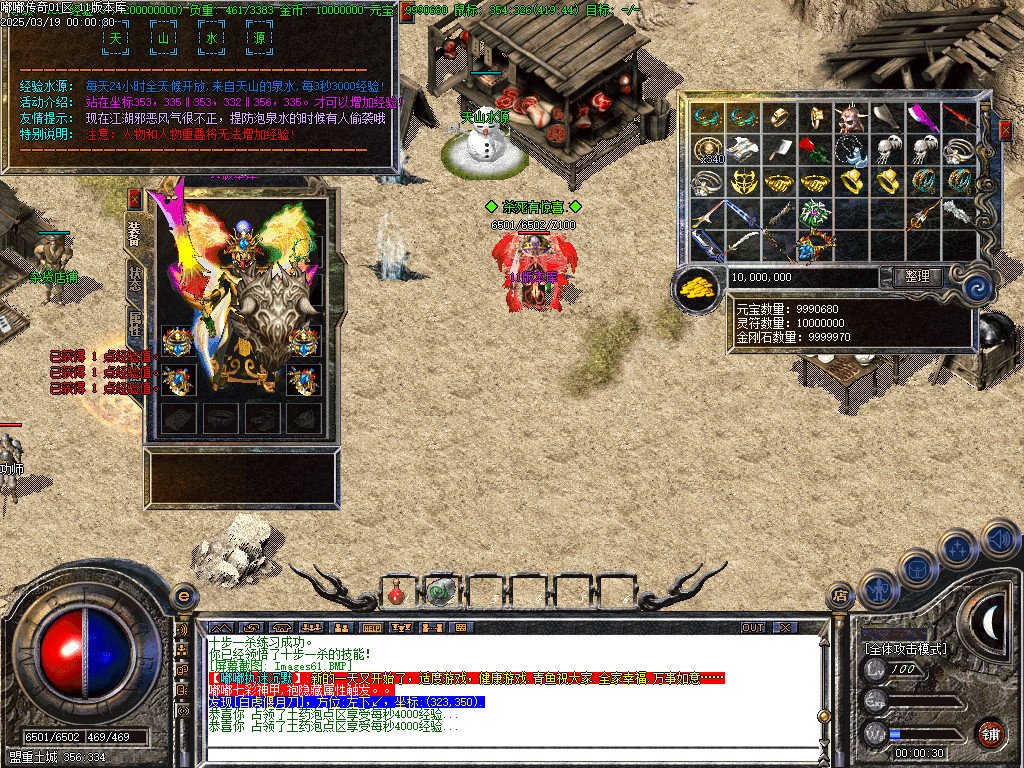The width and height of the screenshot is (1024, 768).
Task: Open the HELP button above chat
Action: [372, 627]
